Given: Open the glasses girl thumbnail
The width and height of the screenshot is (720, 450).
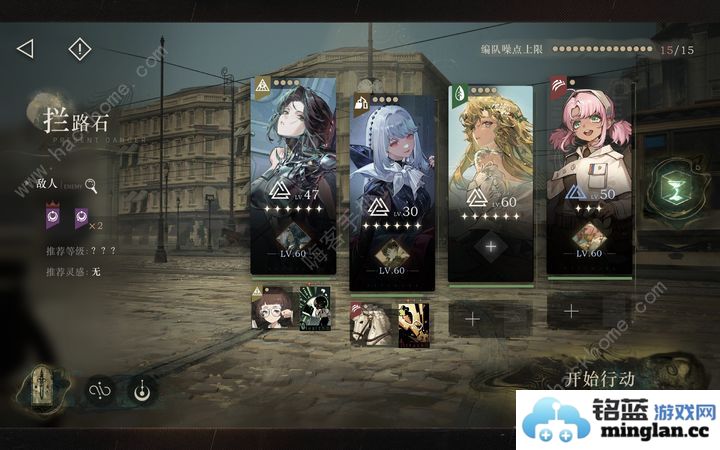Looking at the screenshot, I should click(x=271, y=309).
